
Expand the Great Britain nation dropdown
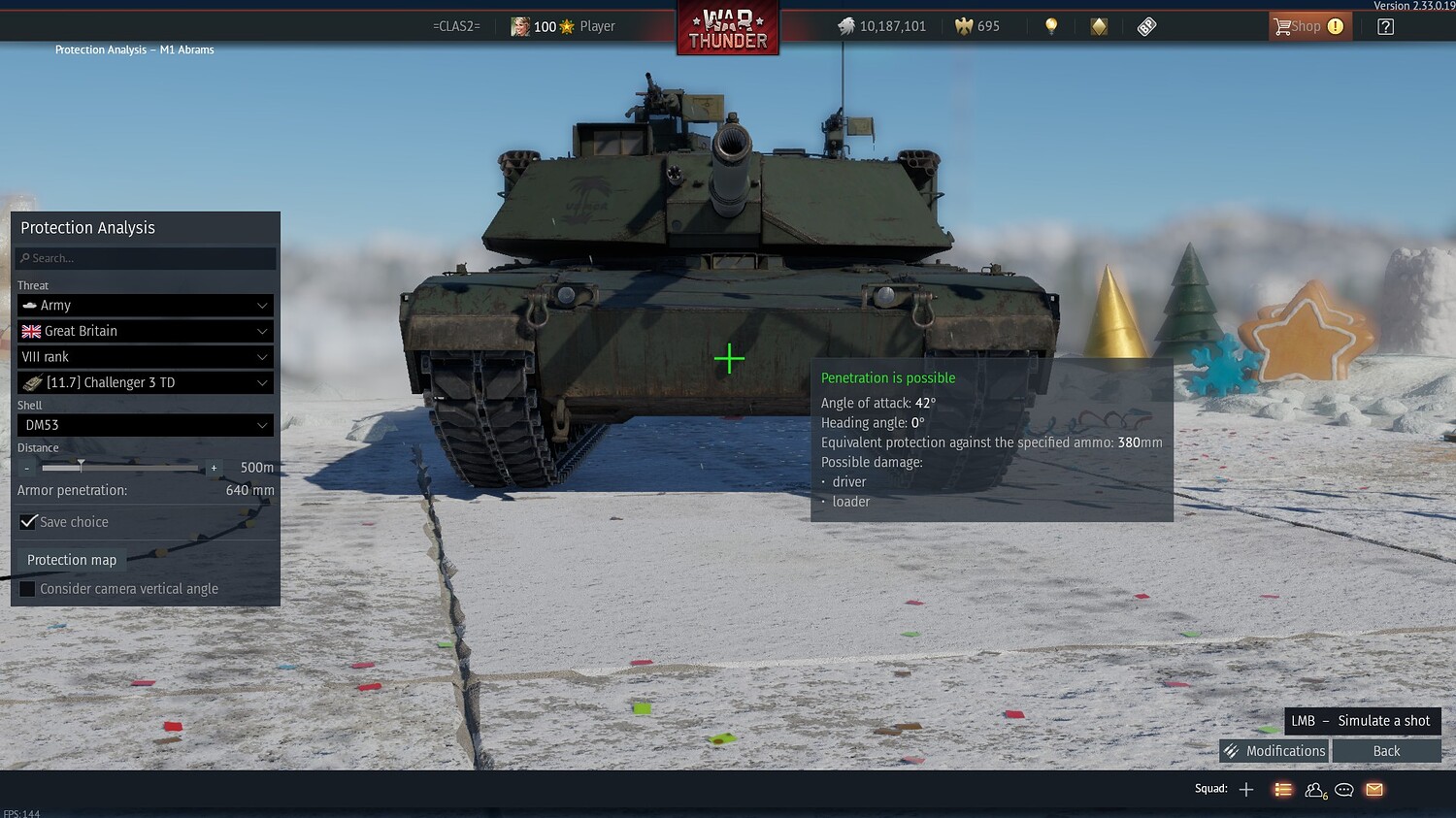tap(146, 331)
